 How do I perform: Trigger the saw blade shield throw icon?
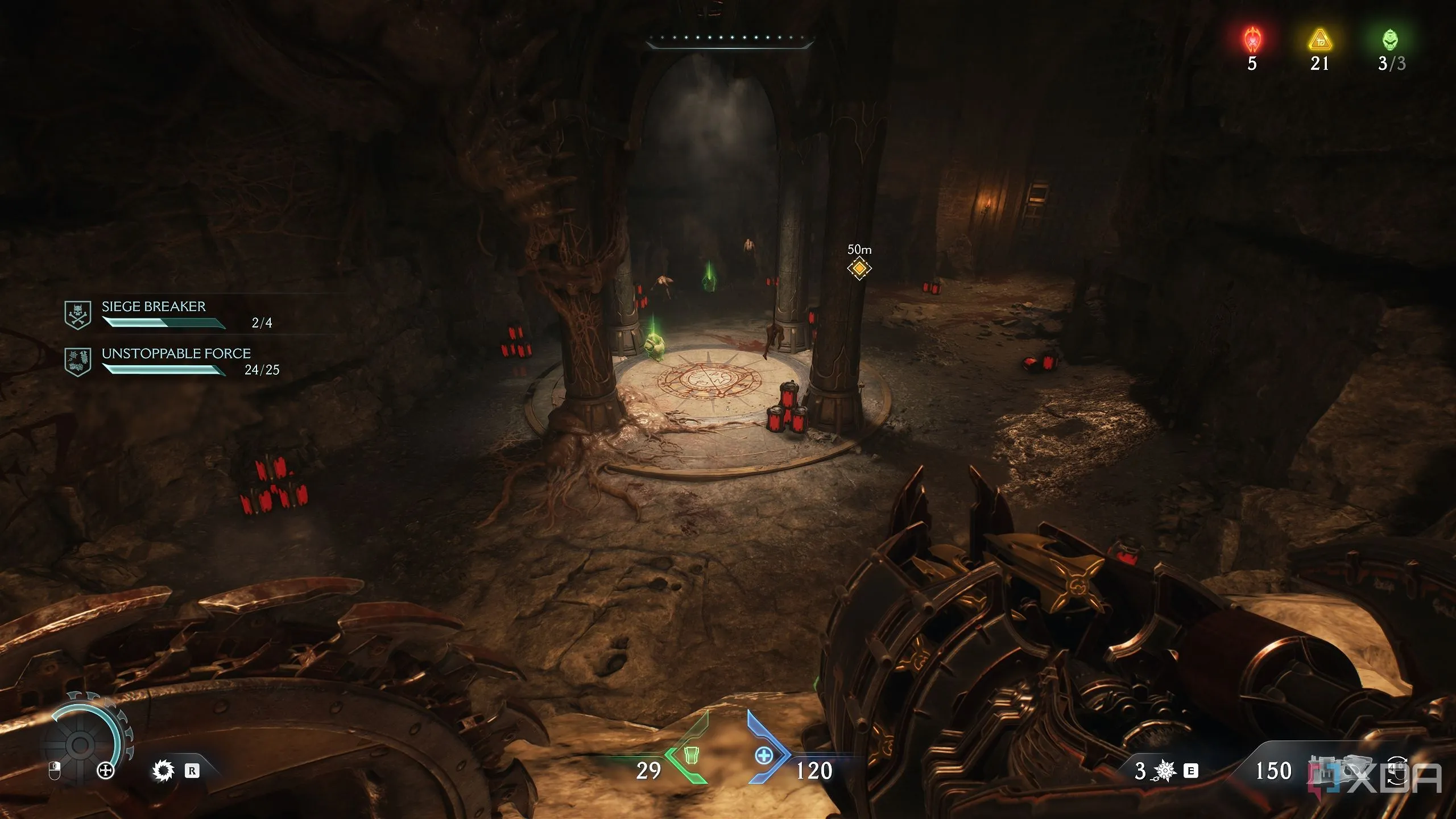(163, 771)
